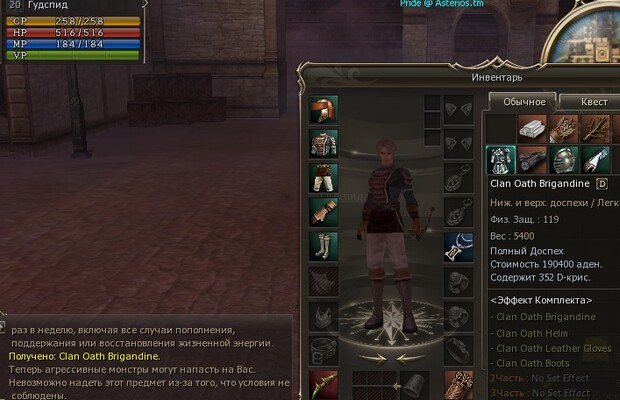Select the equipped leather gloves slot

323,211
